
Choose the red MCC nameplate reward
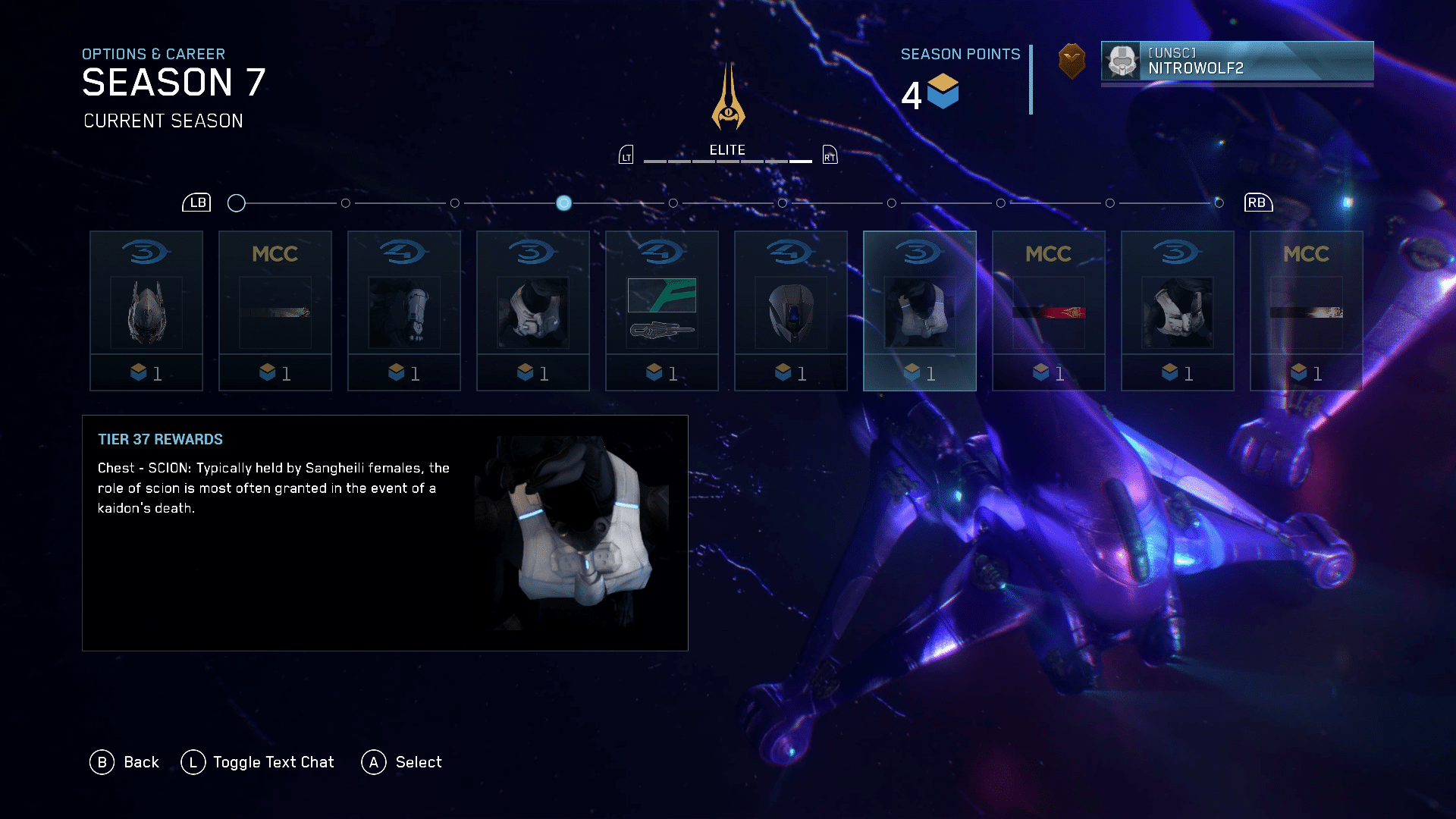pyautogui.click(x=1049, y=311)
